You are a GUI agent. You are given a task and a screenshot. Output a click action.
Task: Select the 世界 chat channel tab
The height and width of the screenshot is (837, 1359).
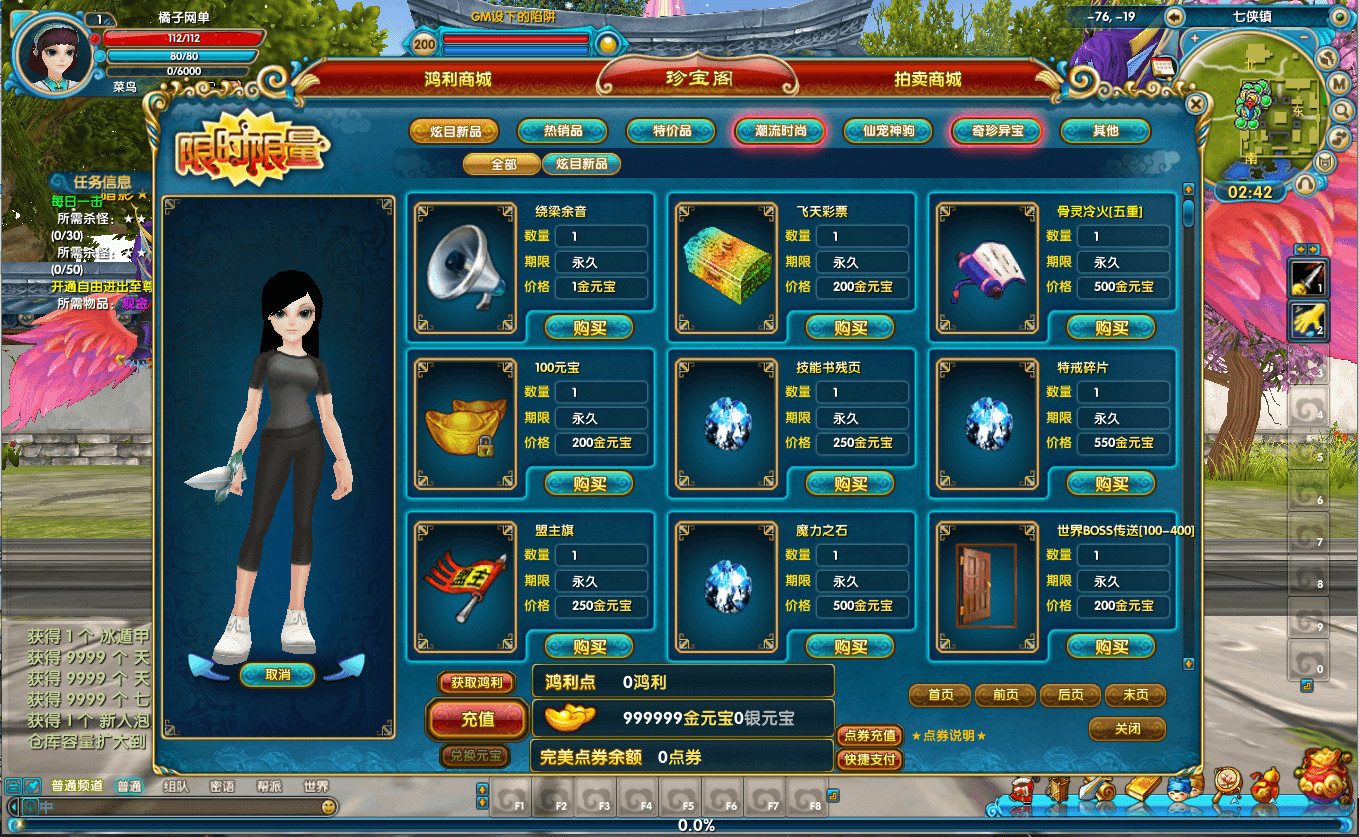tap(316, 787)
